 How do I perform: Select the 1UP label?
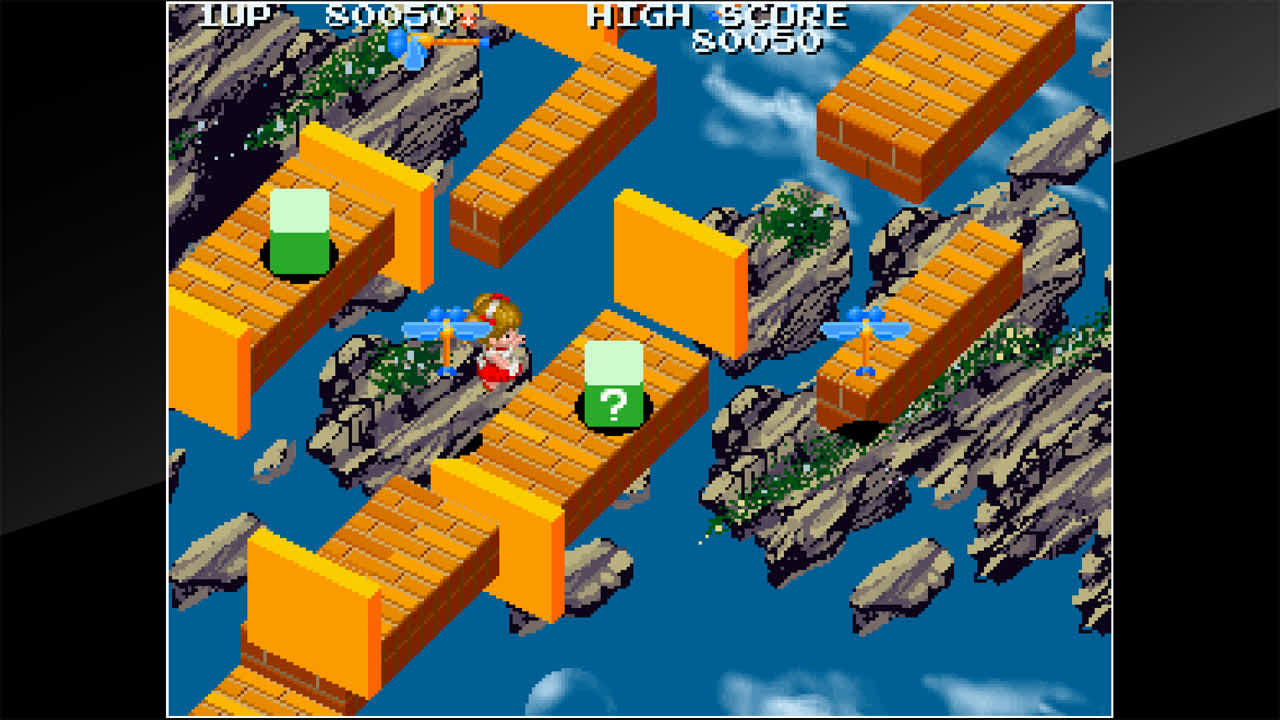230,16
